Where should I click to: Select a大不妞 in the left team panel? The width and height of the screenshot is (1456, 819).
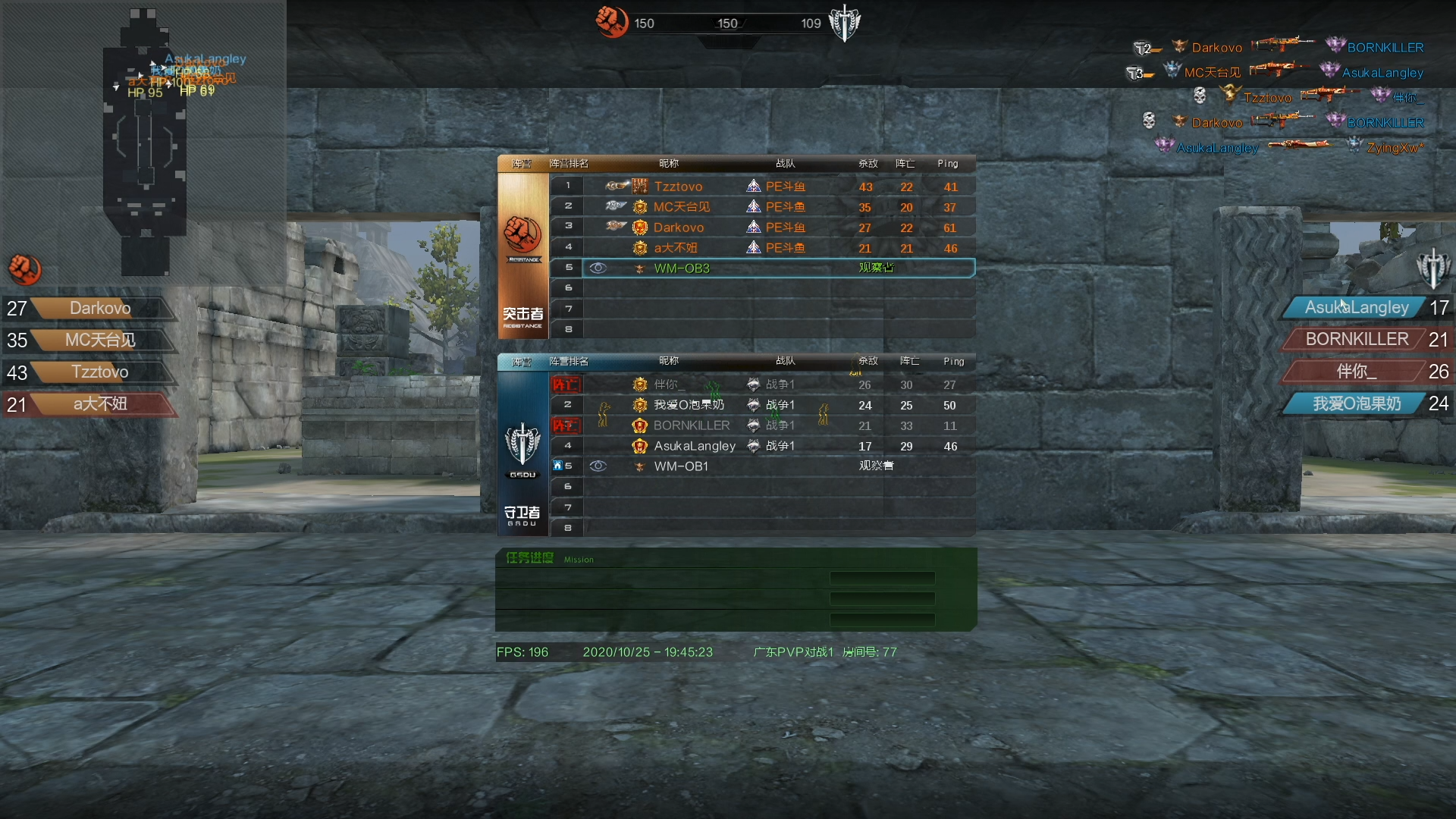click(x=100, y=404)
